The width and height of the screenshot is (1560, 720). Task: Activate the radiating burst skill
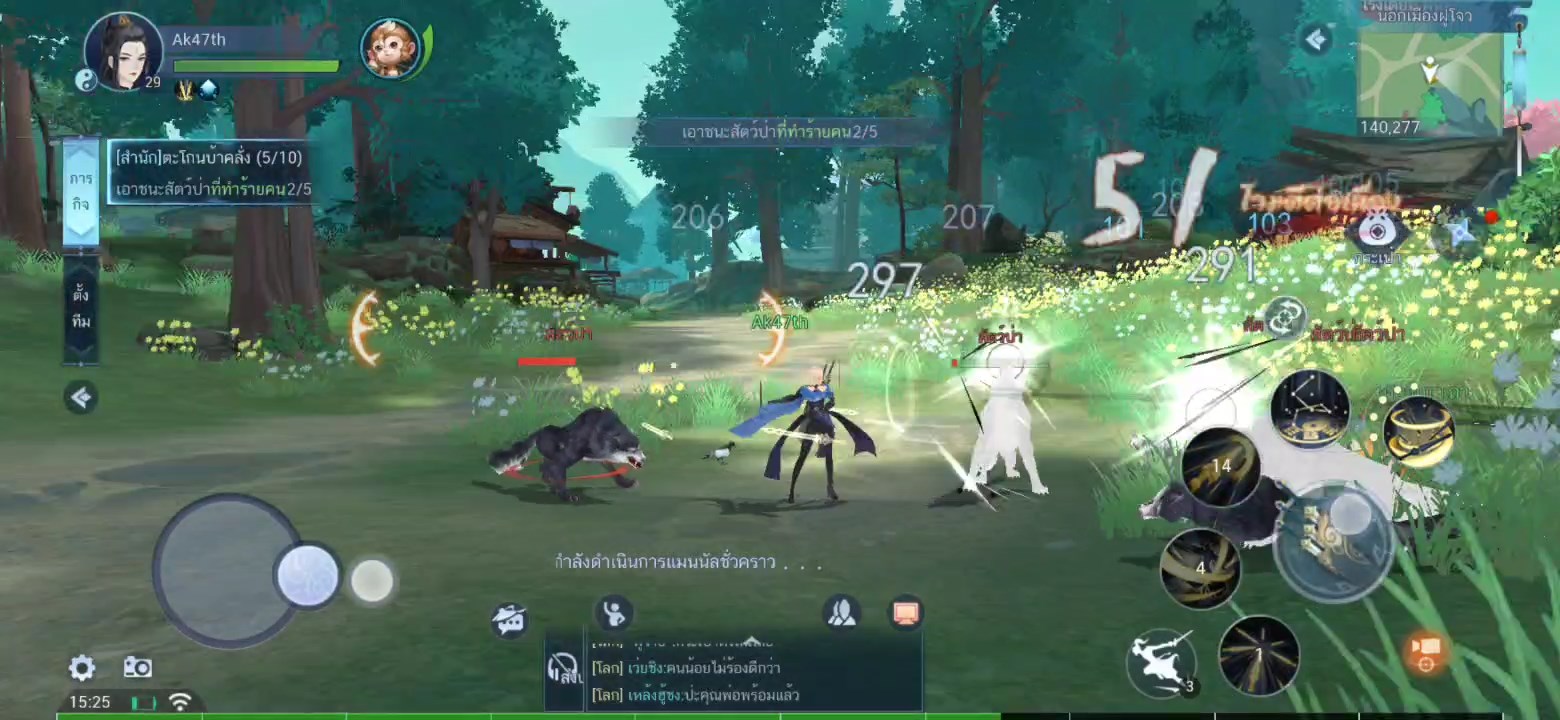tap(1258, 655)
